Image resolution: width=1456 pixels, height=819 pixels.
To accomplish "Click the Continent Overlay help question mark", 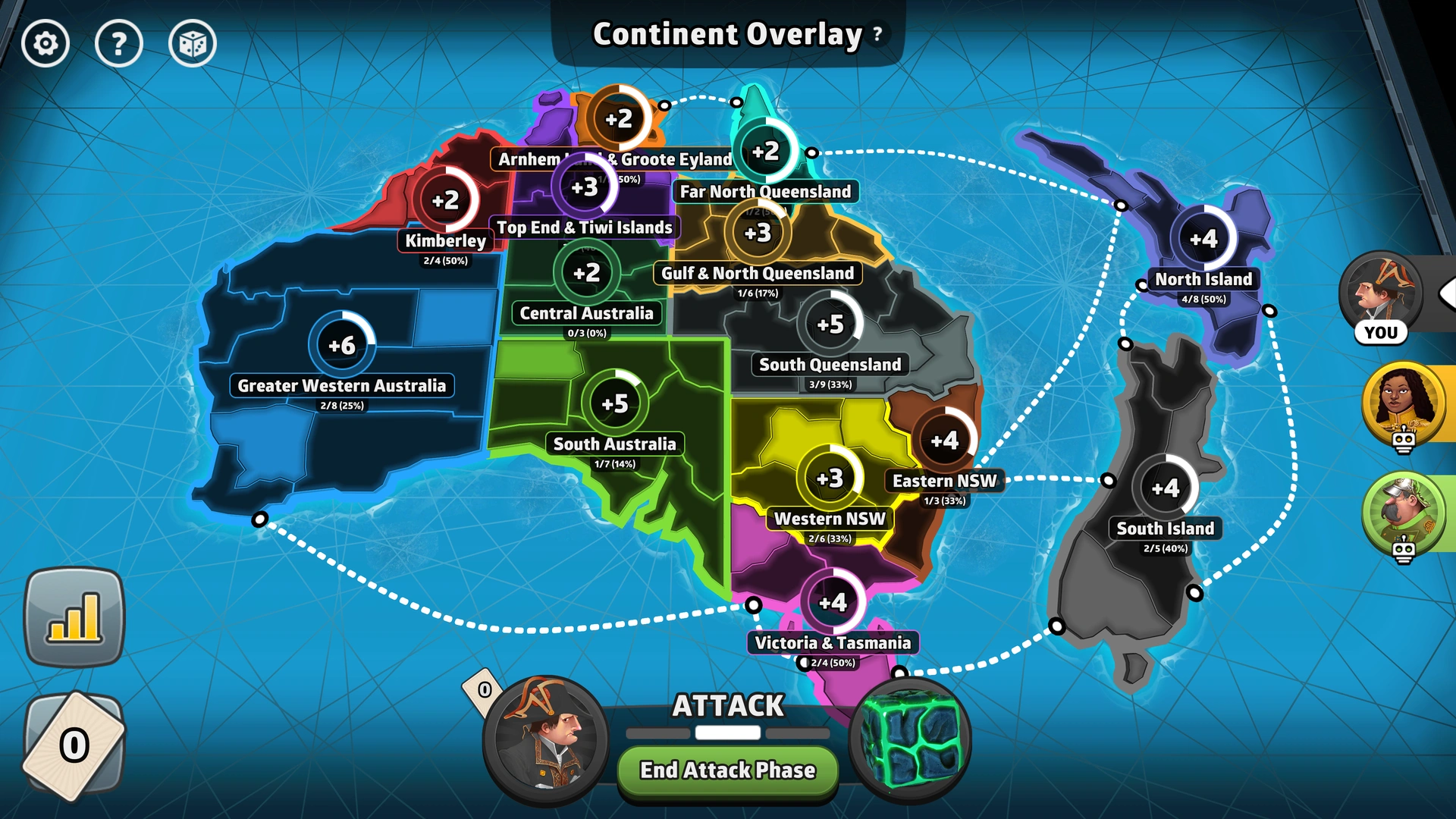I will (877, 35).
